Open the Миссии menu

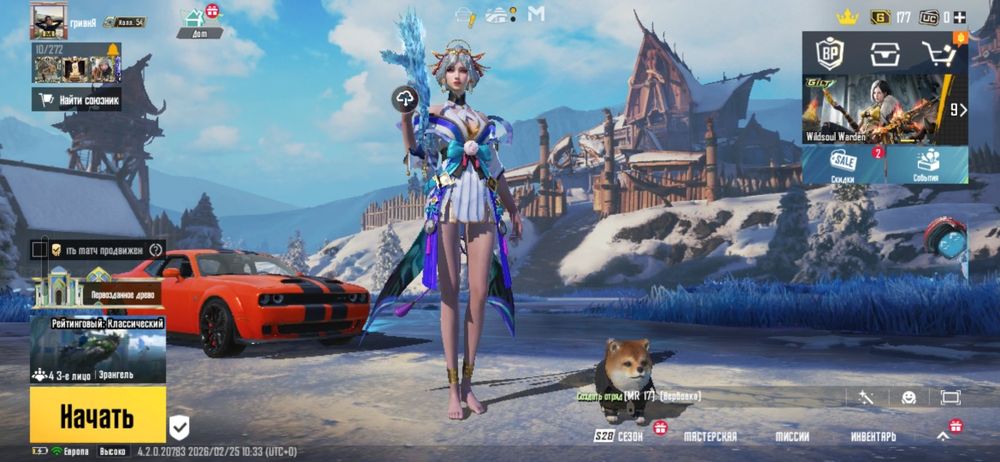pos(792,437)
